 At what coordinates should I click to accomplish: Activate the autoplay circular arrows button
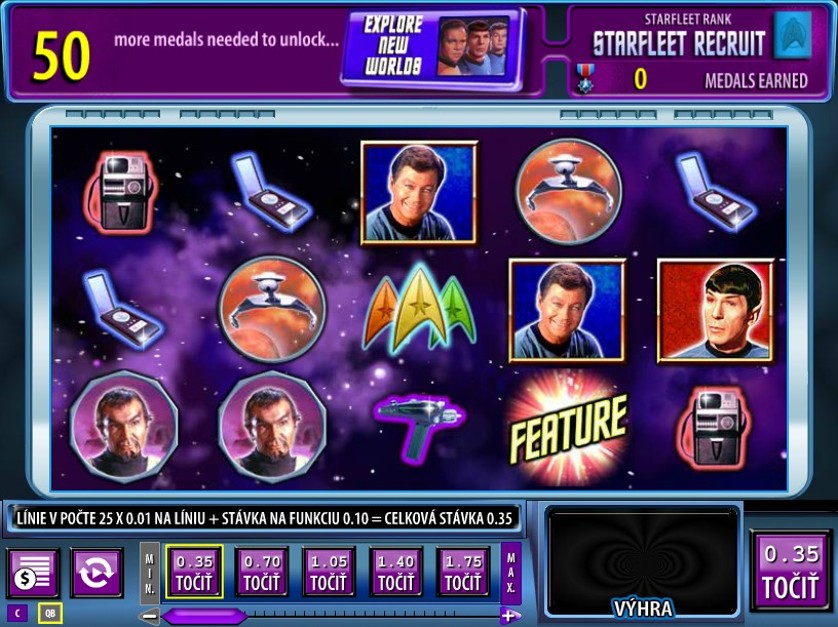(97, 573)
